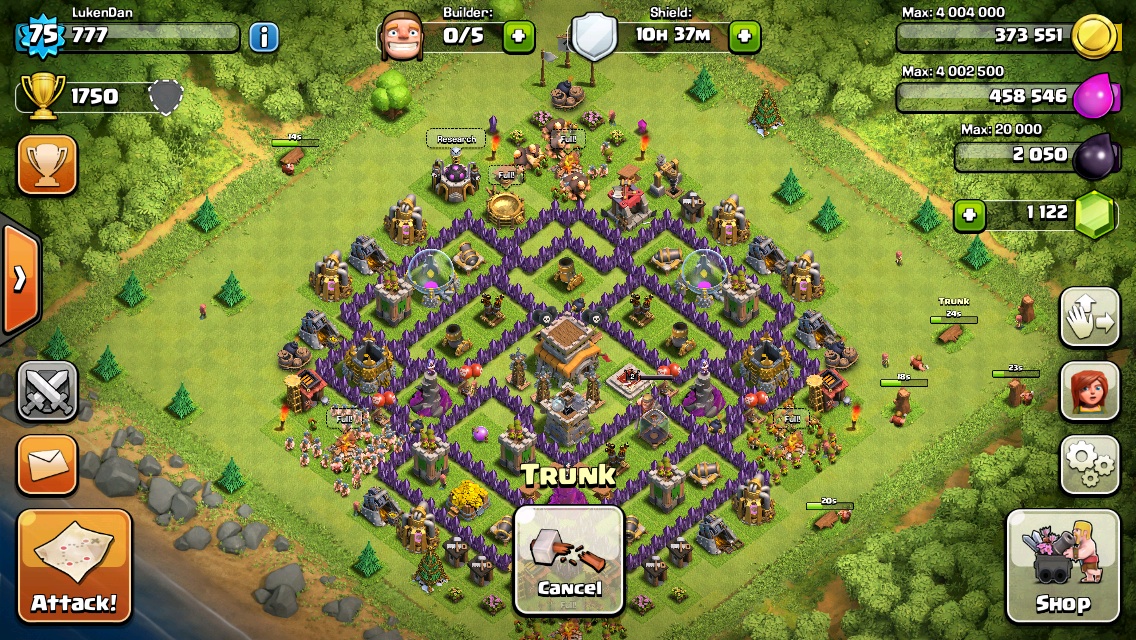Open the Attack! map button
Viewport: 1136px width, 640px height.
[x=74, y=565]
